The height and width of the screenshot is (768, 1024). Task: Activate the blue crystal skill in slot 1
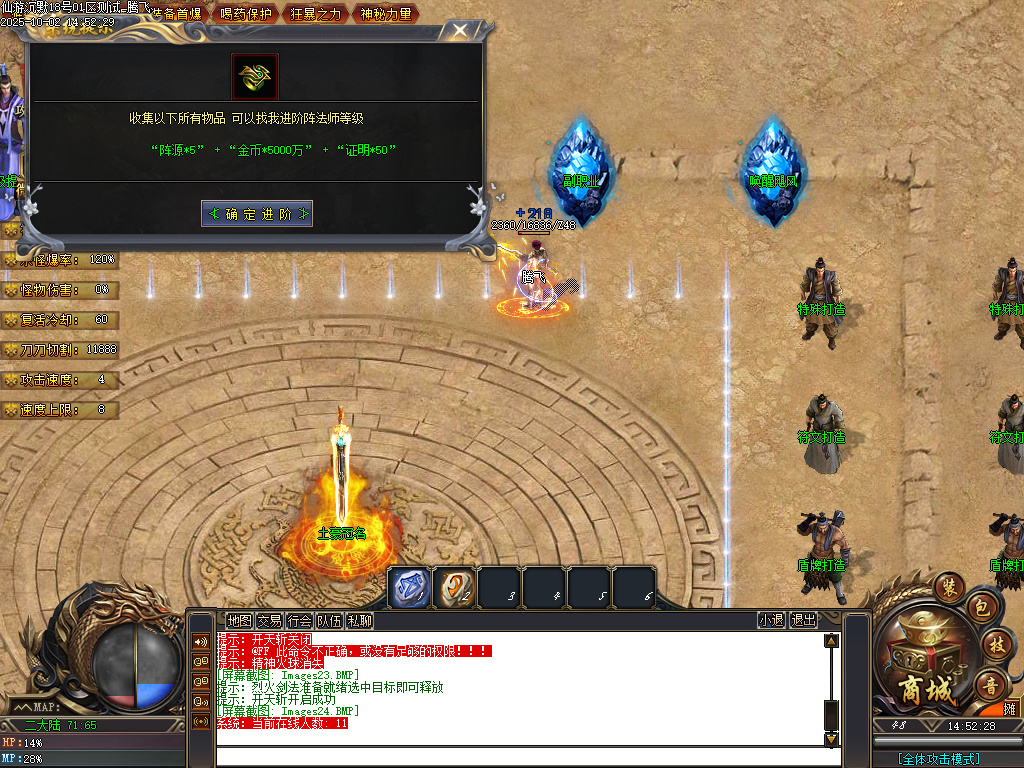click(x=409, y=587)
